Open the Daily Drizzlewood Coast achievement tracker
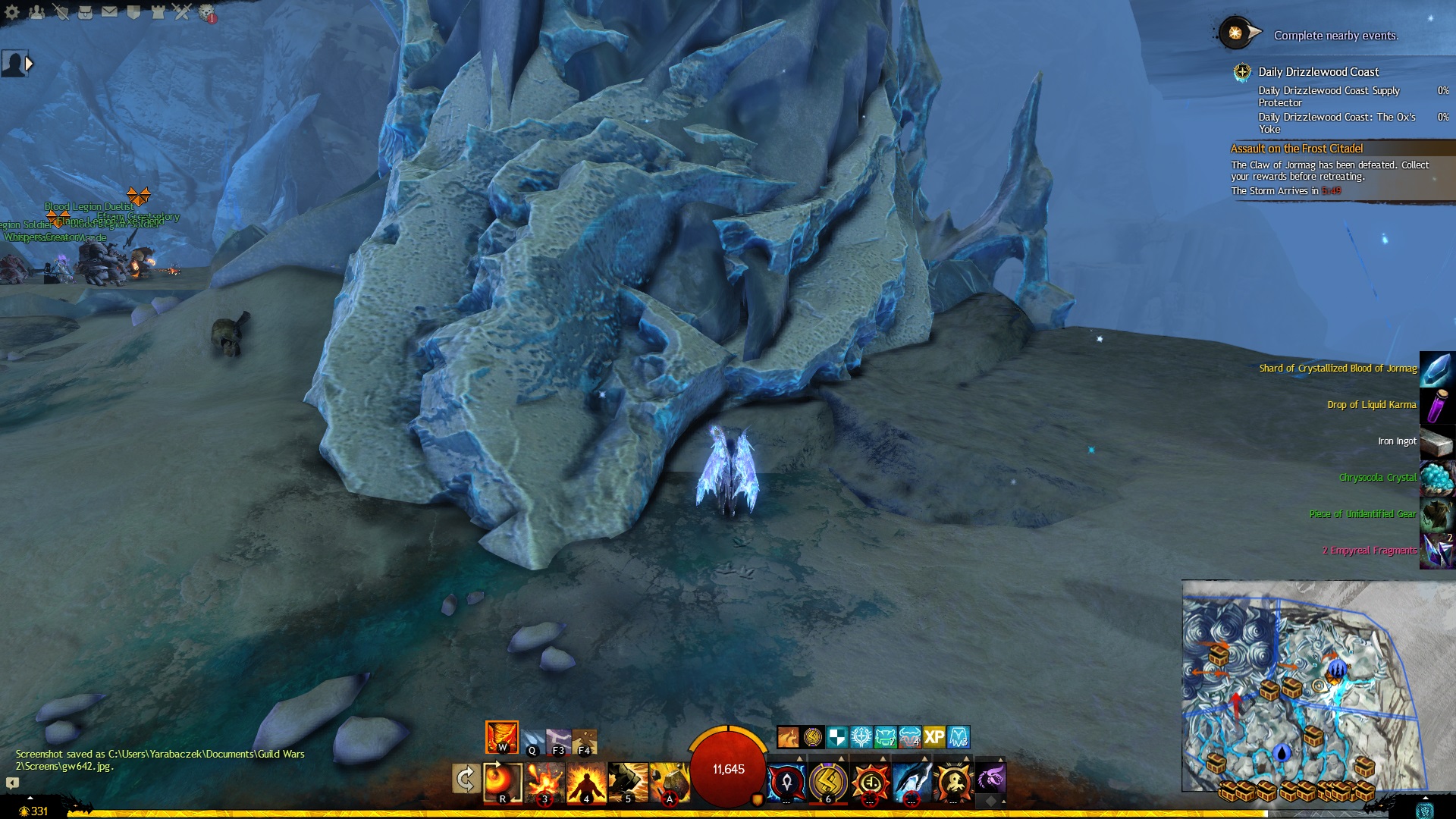Viewport: 1456px width, 819px height. tap(1318, 72)
